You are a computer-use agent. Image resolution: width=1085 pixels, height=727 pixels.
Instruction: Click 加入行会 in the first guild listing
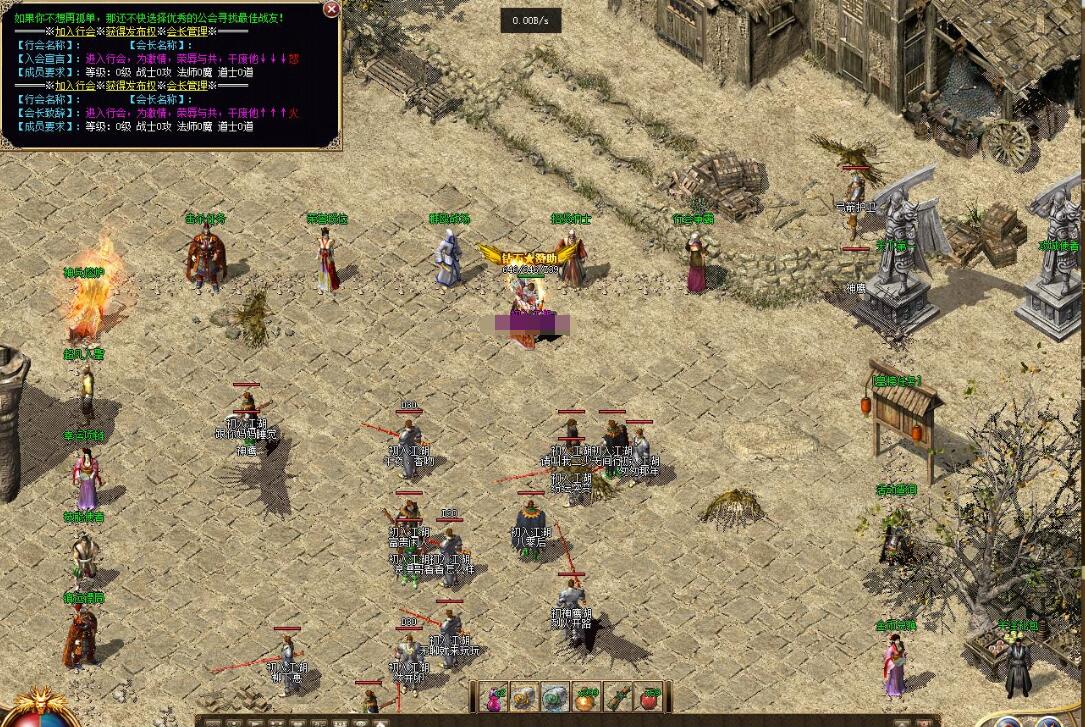[76, 31]
